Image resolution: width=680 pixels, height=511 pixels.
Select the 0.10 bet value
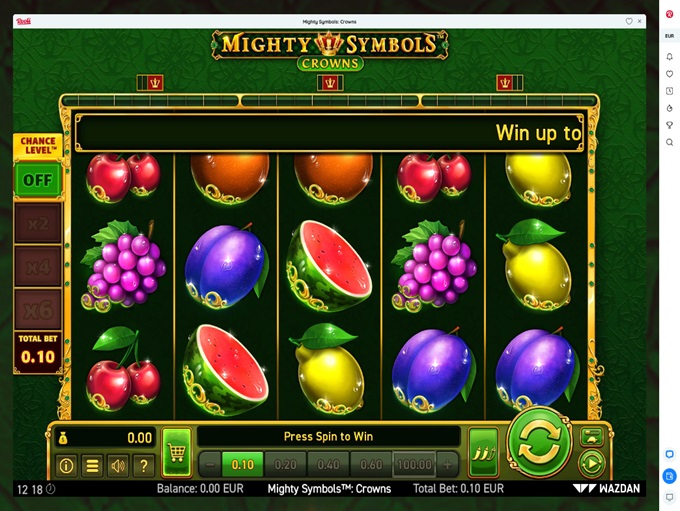click(x=243, y=464)
